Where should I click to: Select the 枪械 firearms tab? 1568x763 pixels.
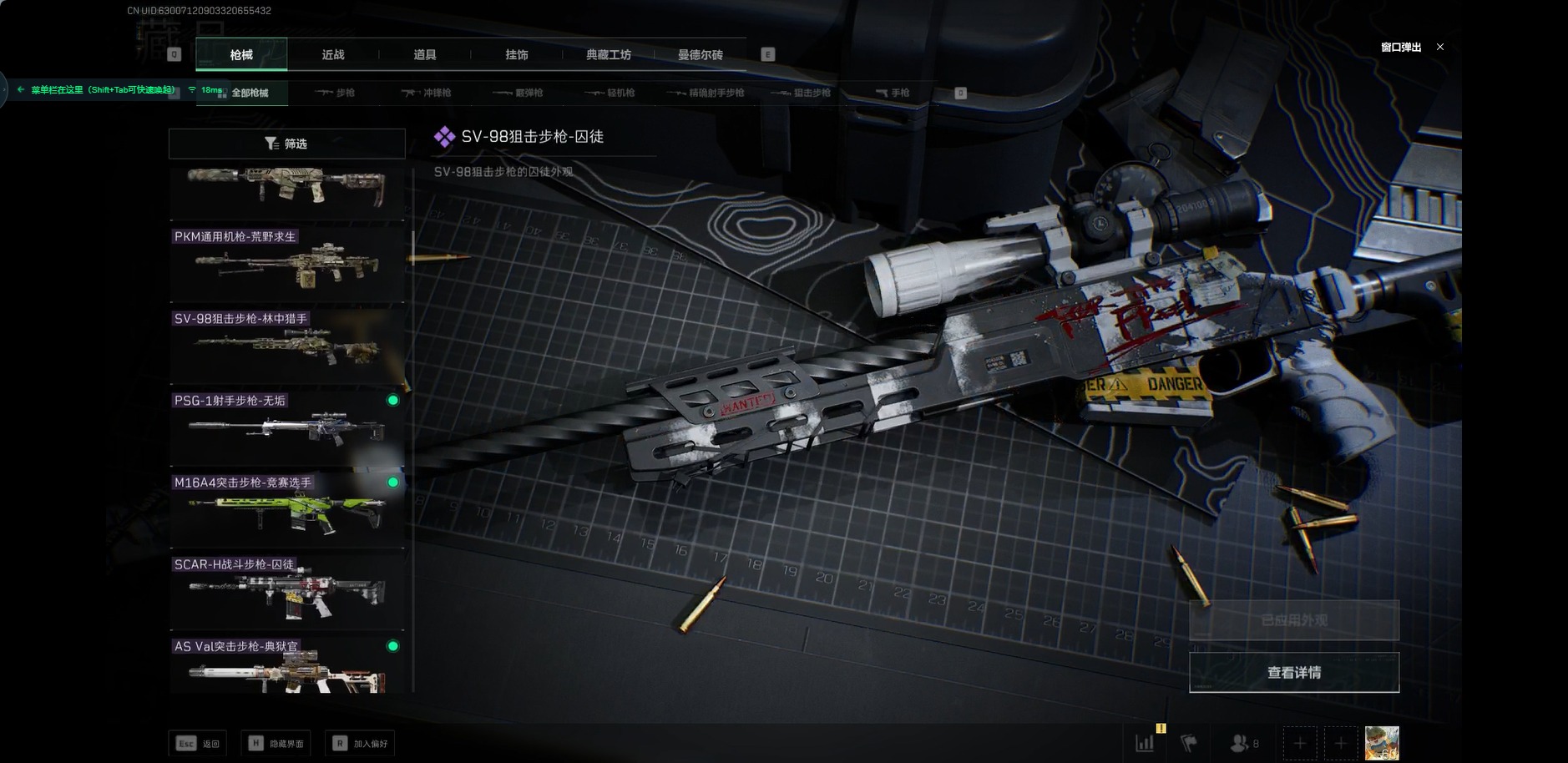coord(241,55)
